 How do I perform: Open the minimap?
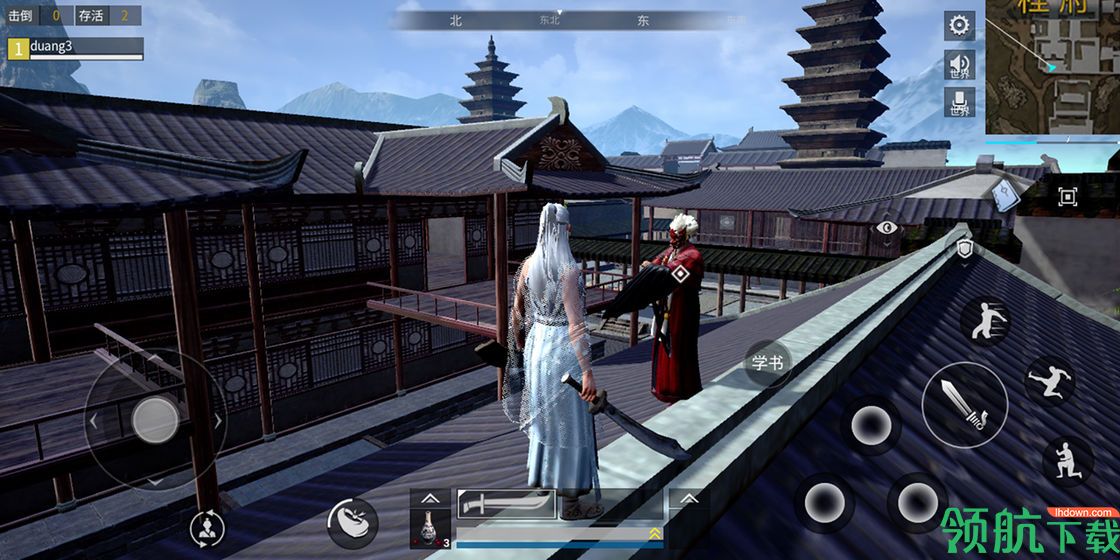1052,68
